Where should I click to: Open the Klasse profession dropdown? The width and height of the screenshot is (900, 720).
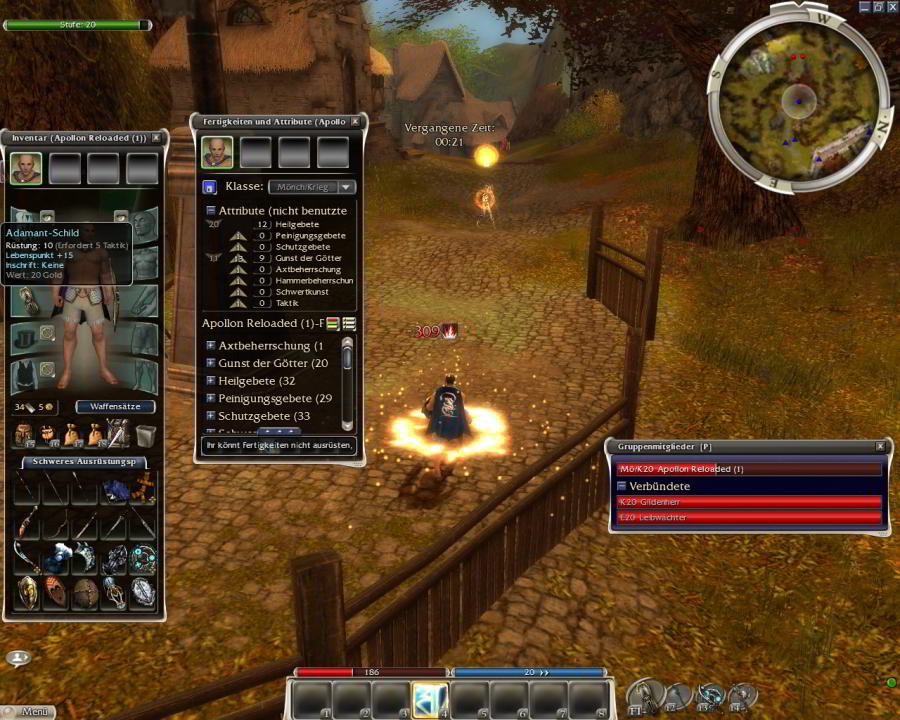coord(313,187)
